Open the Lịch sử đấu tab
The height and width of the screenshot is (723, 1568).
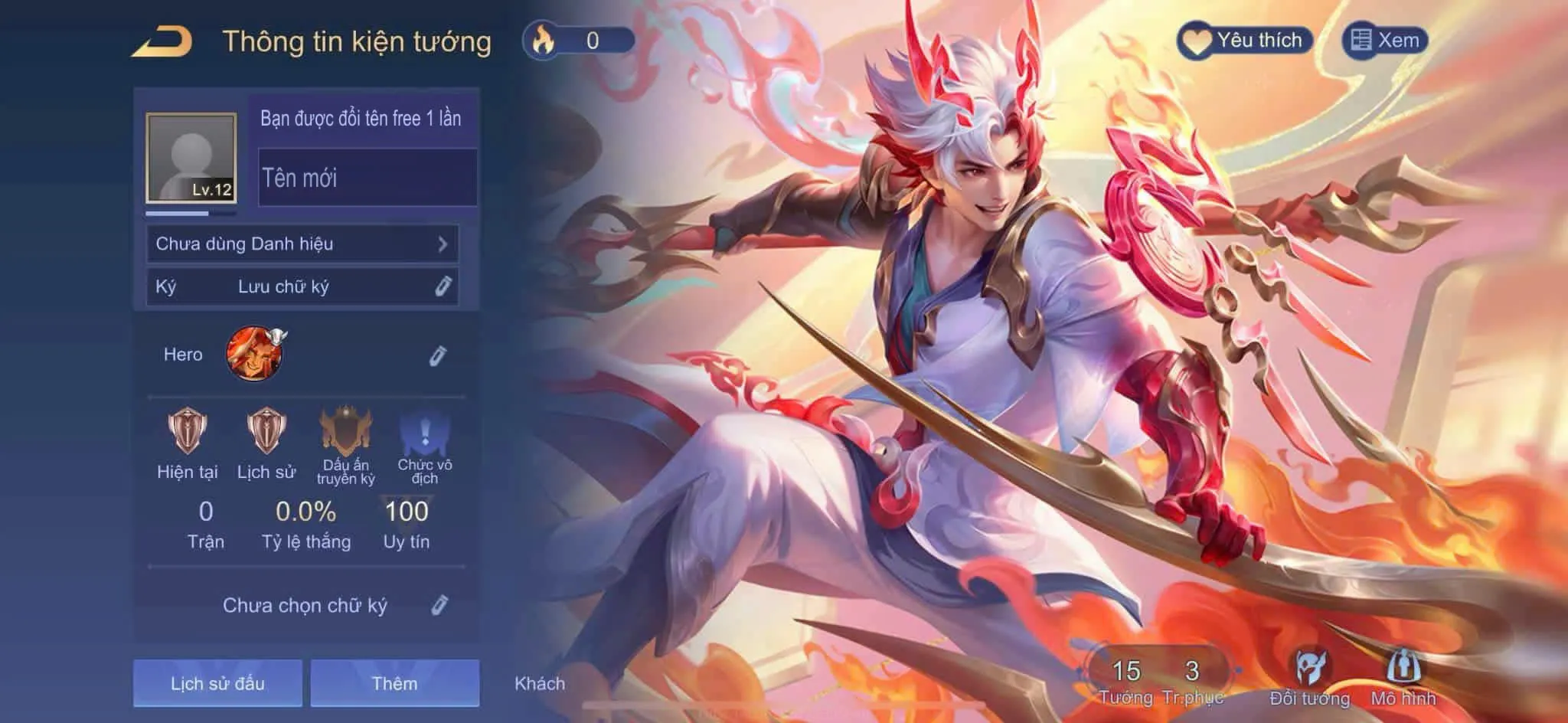[x=217, y=684]
